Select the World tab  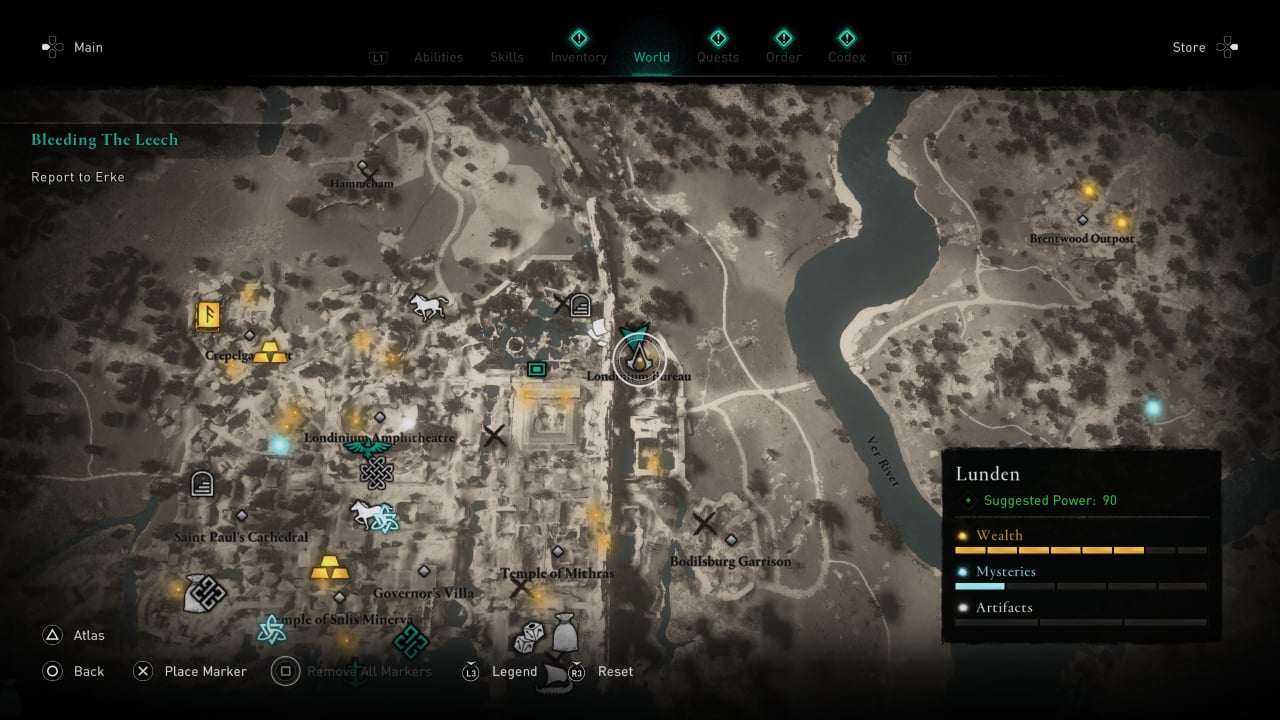[652, 57]
